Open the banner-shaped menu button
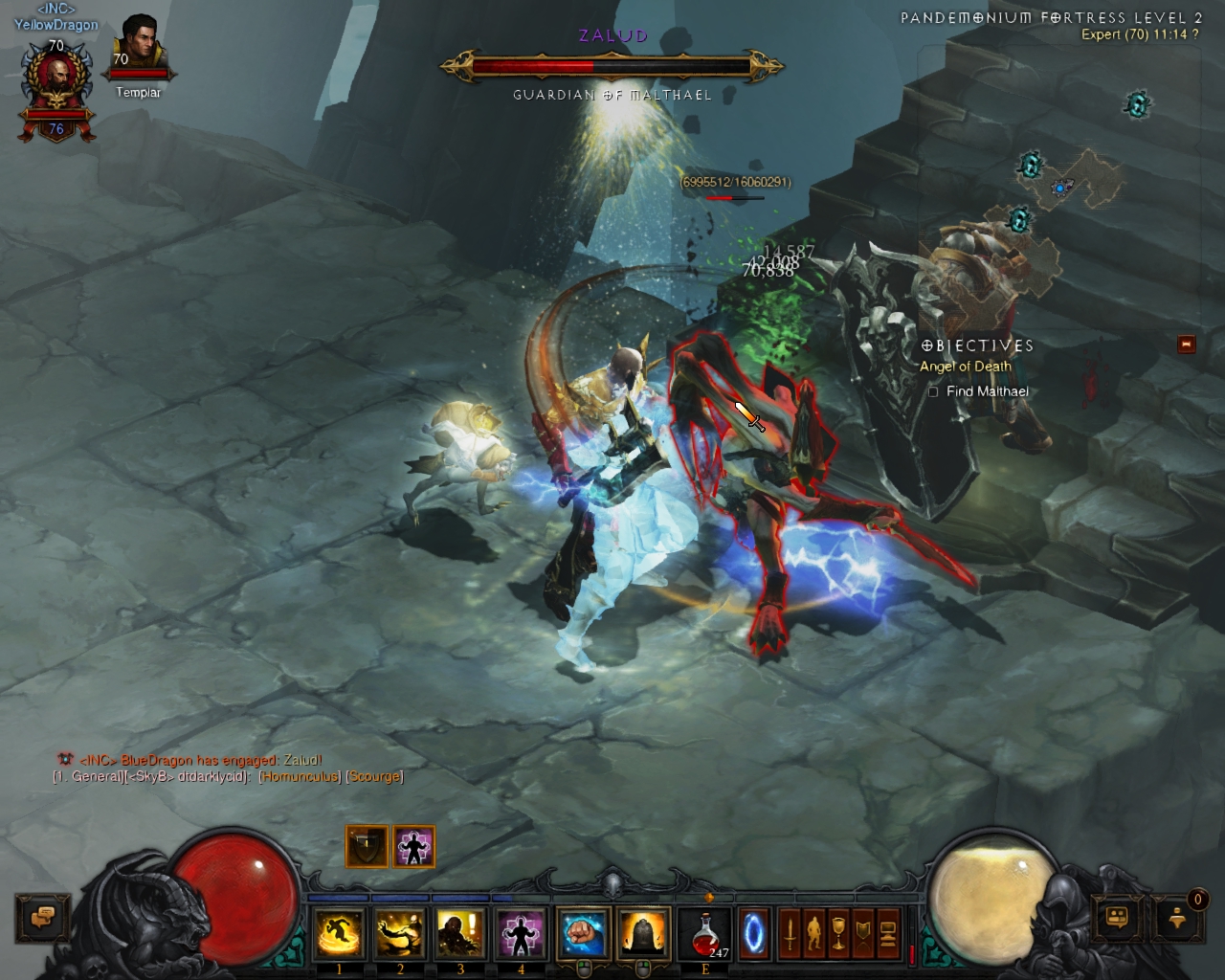 pos(863,933)
